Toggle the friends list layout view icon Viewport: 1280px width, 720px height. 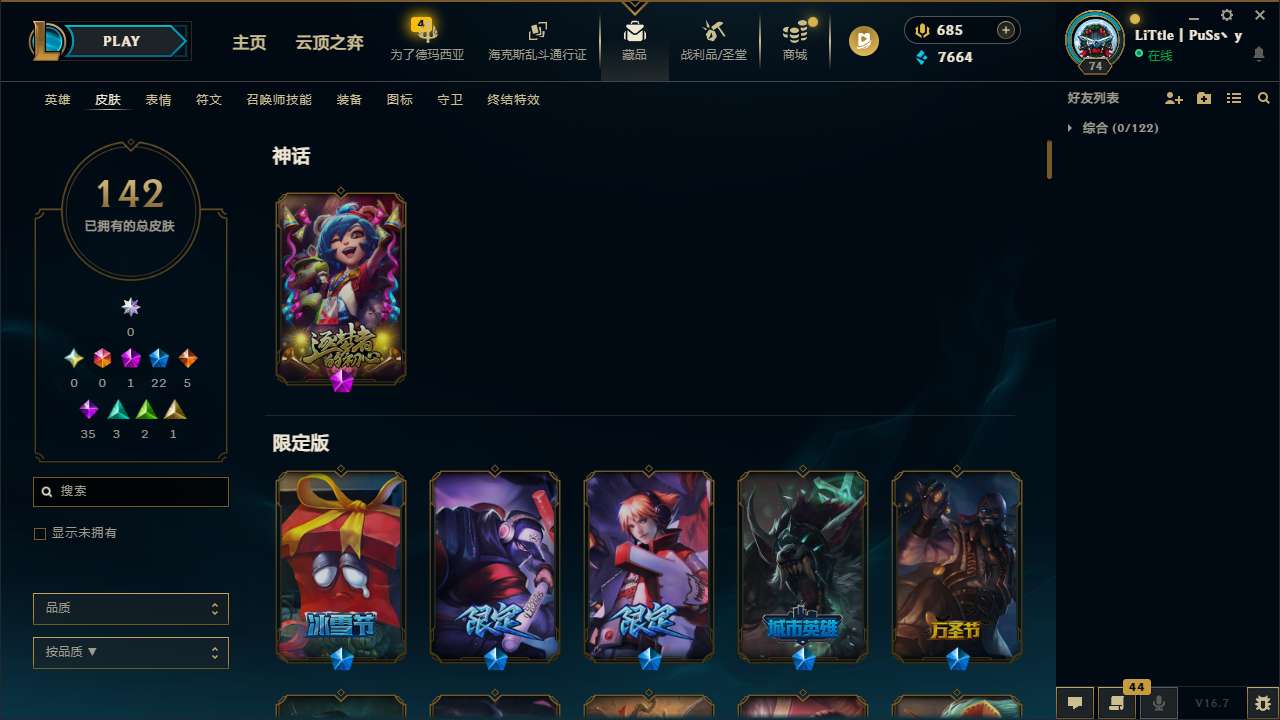tap(1234, 98)
